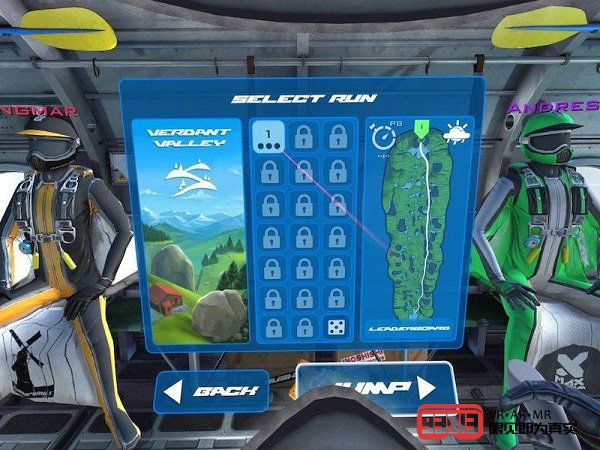Go back with the Back button
The image size is (600, 450).
pos(211,391)
